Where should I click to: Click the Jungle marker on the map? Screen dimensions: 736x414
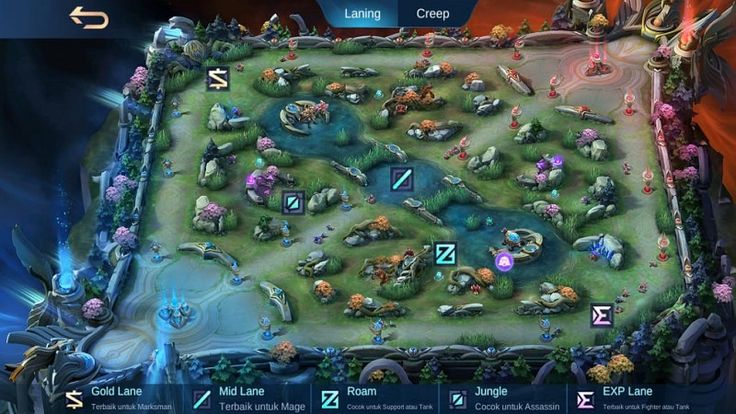click(x=293, y=203)
